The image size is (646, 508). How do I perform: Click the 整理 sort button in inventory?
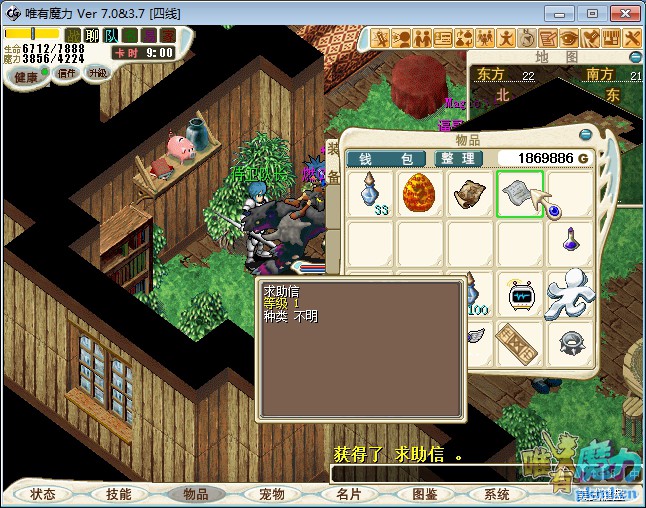(459, 159)
